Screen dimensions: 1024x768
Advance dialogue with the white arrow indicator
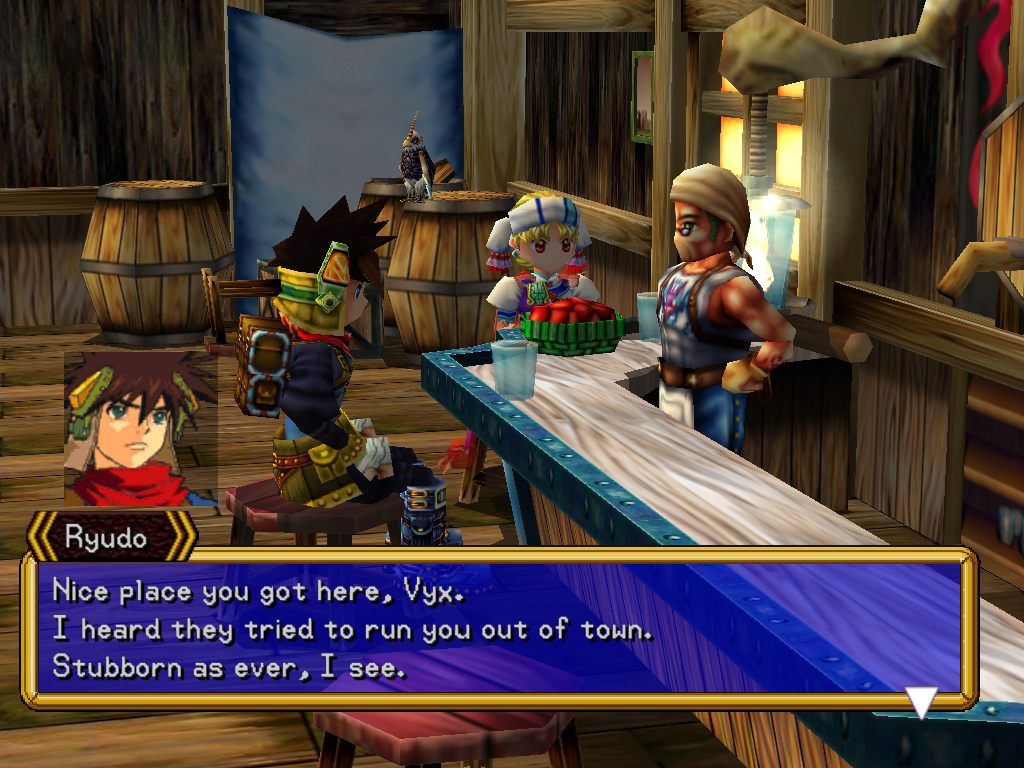point(921,701)
